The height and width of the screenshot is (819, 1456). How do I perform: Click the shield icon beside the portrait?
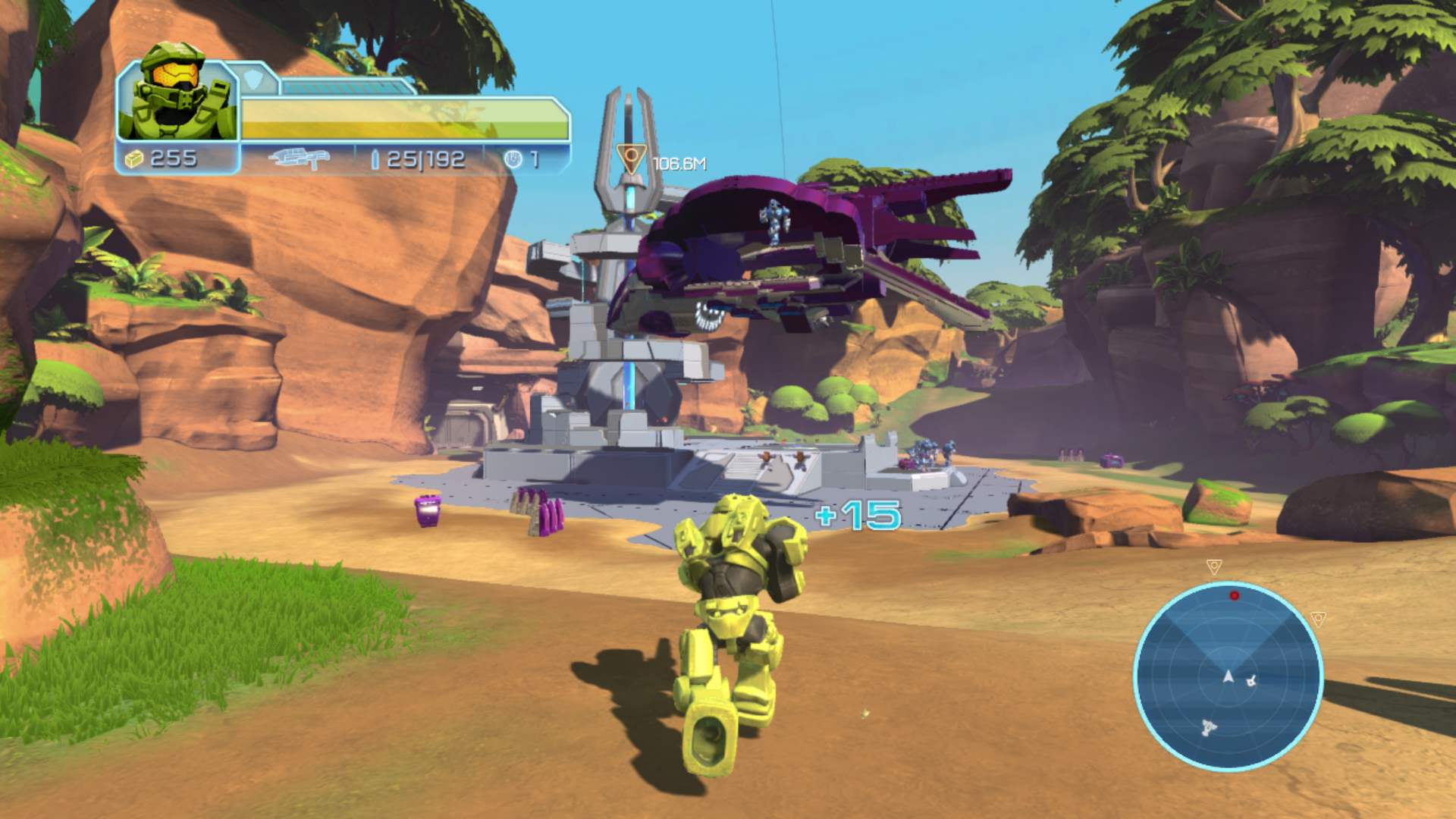(x=253, y=78)
